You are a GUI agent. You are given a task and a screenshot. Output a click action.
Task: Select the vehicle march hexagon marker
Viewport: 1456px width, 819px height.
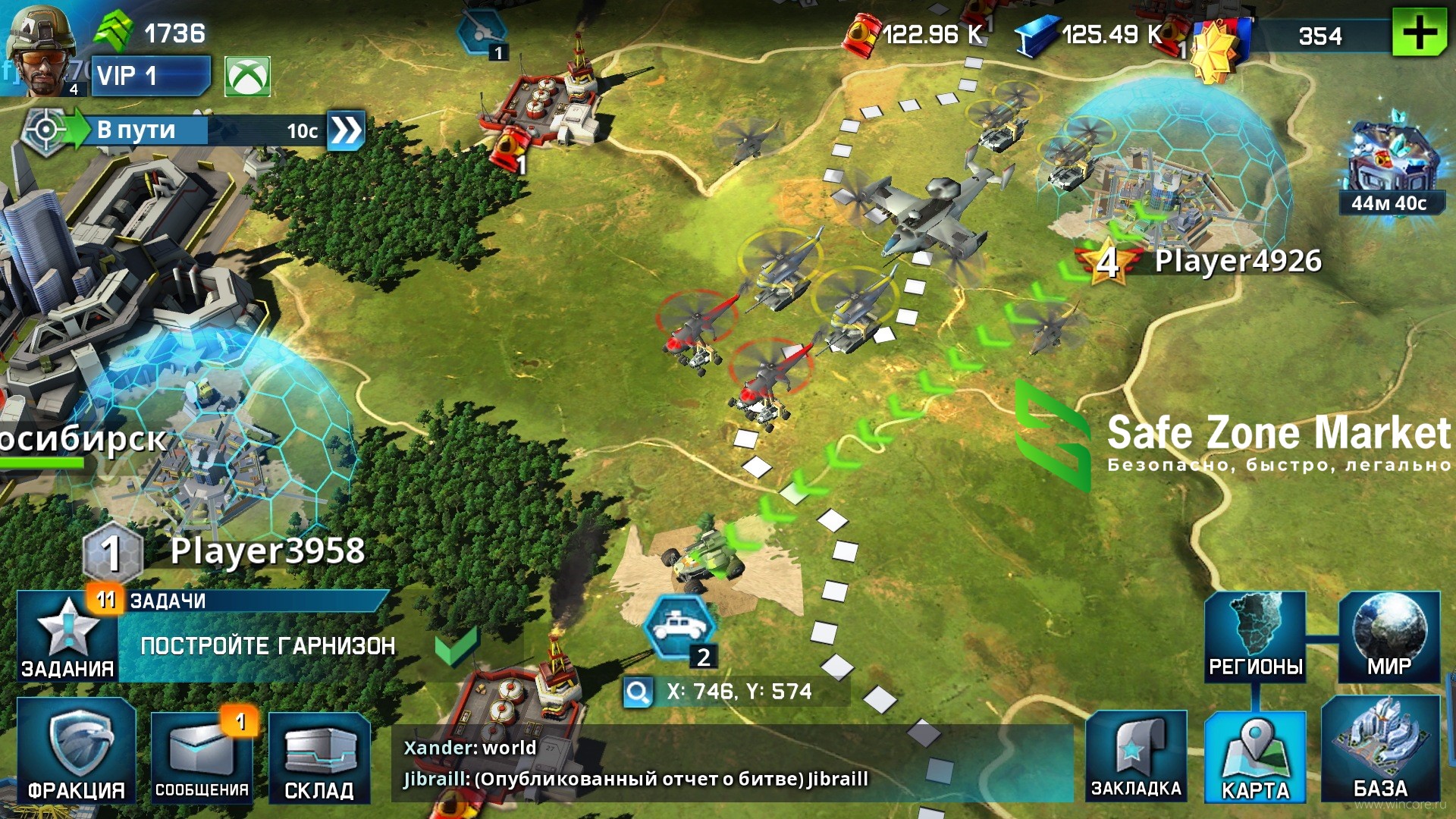click(679, 627)
